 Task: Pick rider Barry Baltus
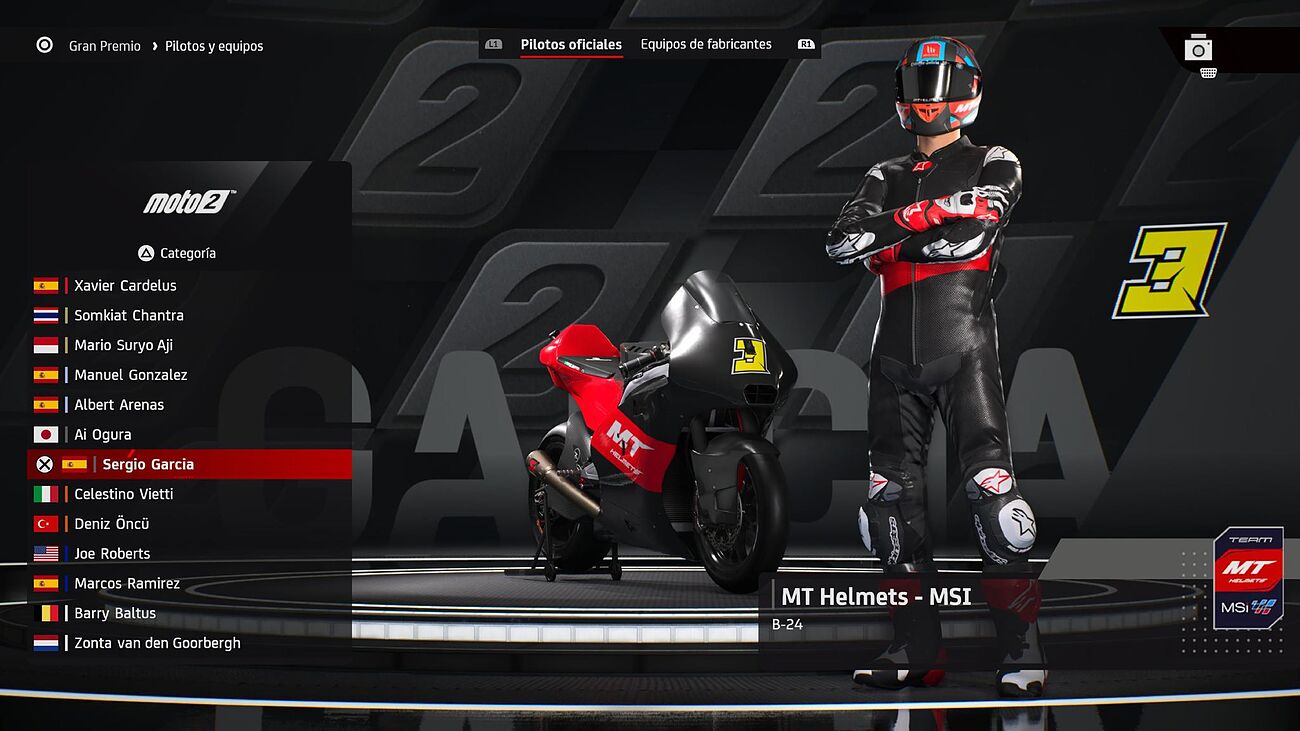click(115, 614)
